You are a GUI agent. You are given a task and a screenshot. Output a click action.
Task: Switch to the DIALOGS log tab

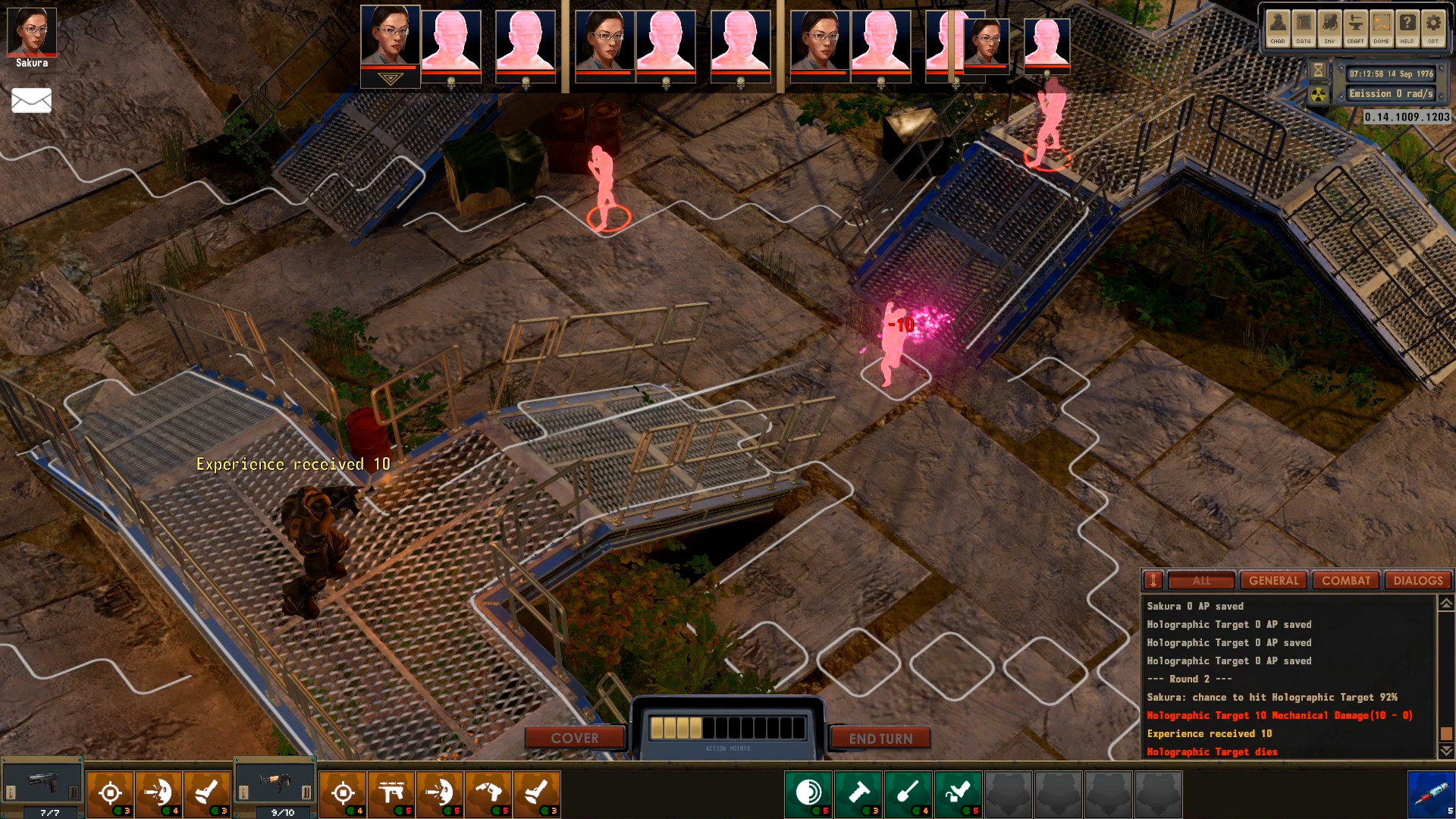(1418, 581)
